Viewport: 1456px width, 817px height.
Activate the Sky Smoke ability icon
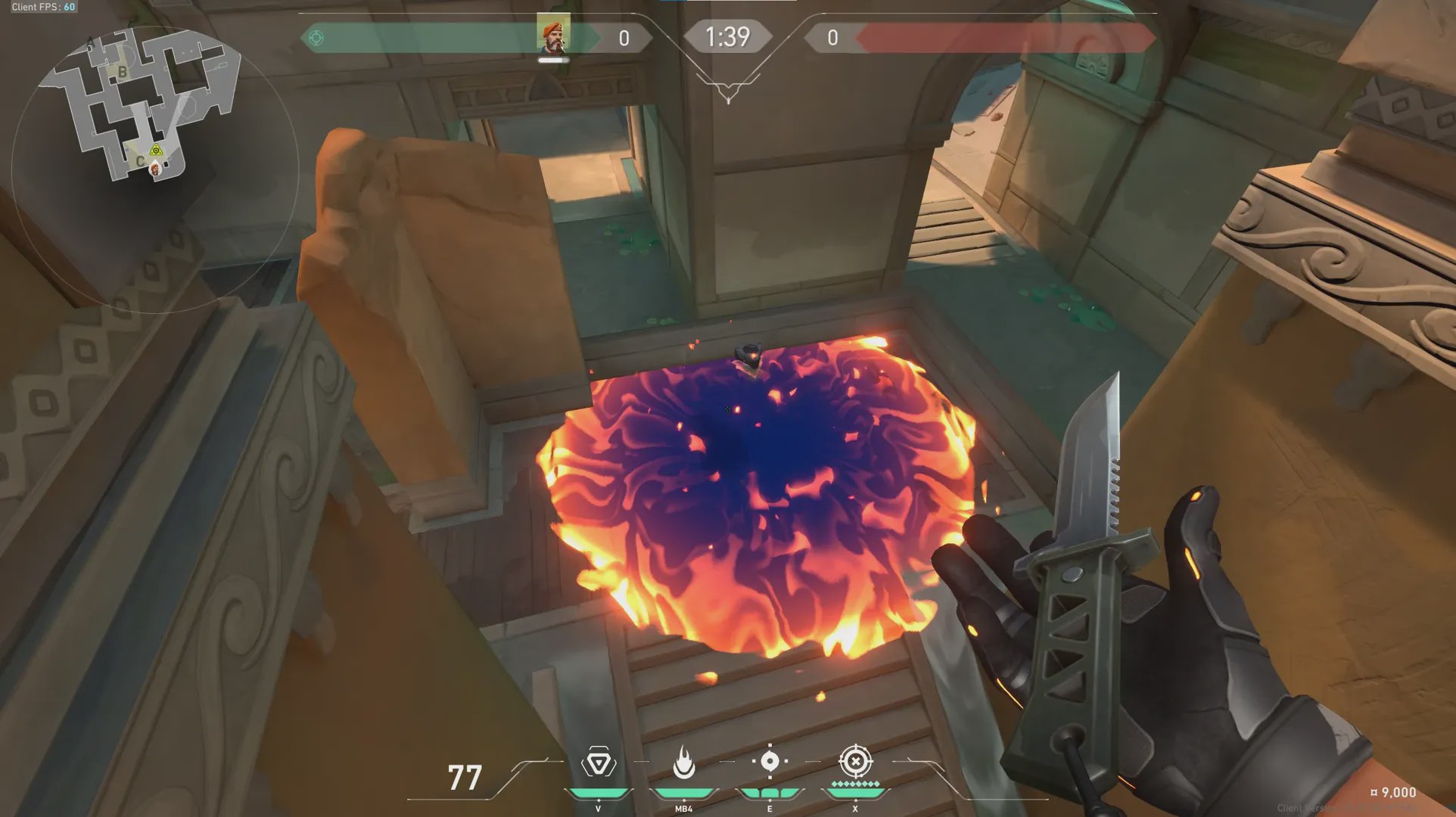point(770,761)
